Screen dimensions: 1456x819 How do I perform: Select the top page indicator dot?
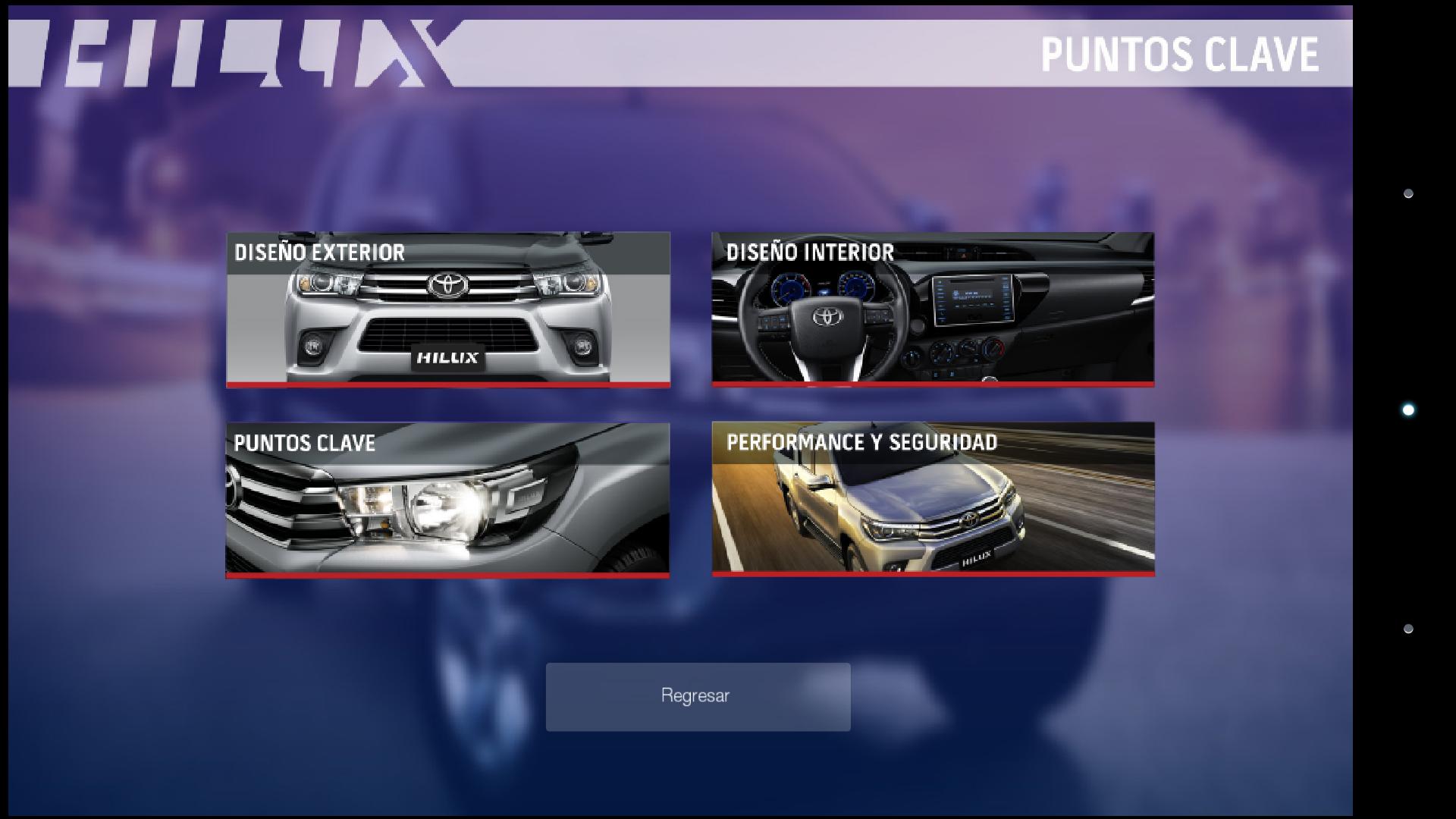pos(1408,193)
